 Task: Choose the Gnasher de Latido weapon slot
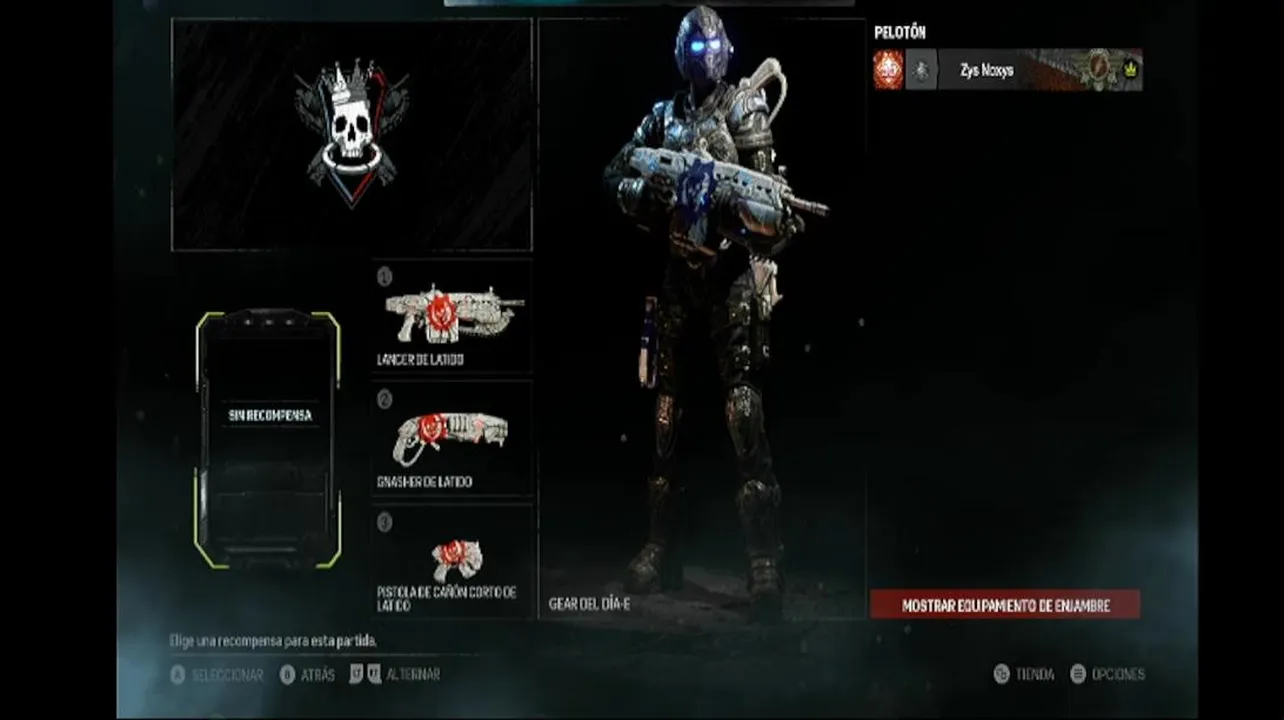click(452, 440)
